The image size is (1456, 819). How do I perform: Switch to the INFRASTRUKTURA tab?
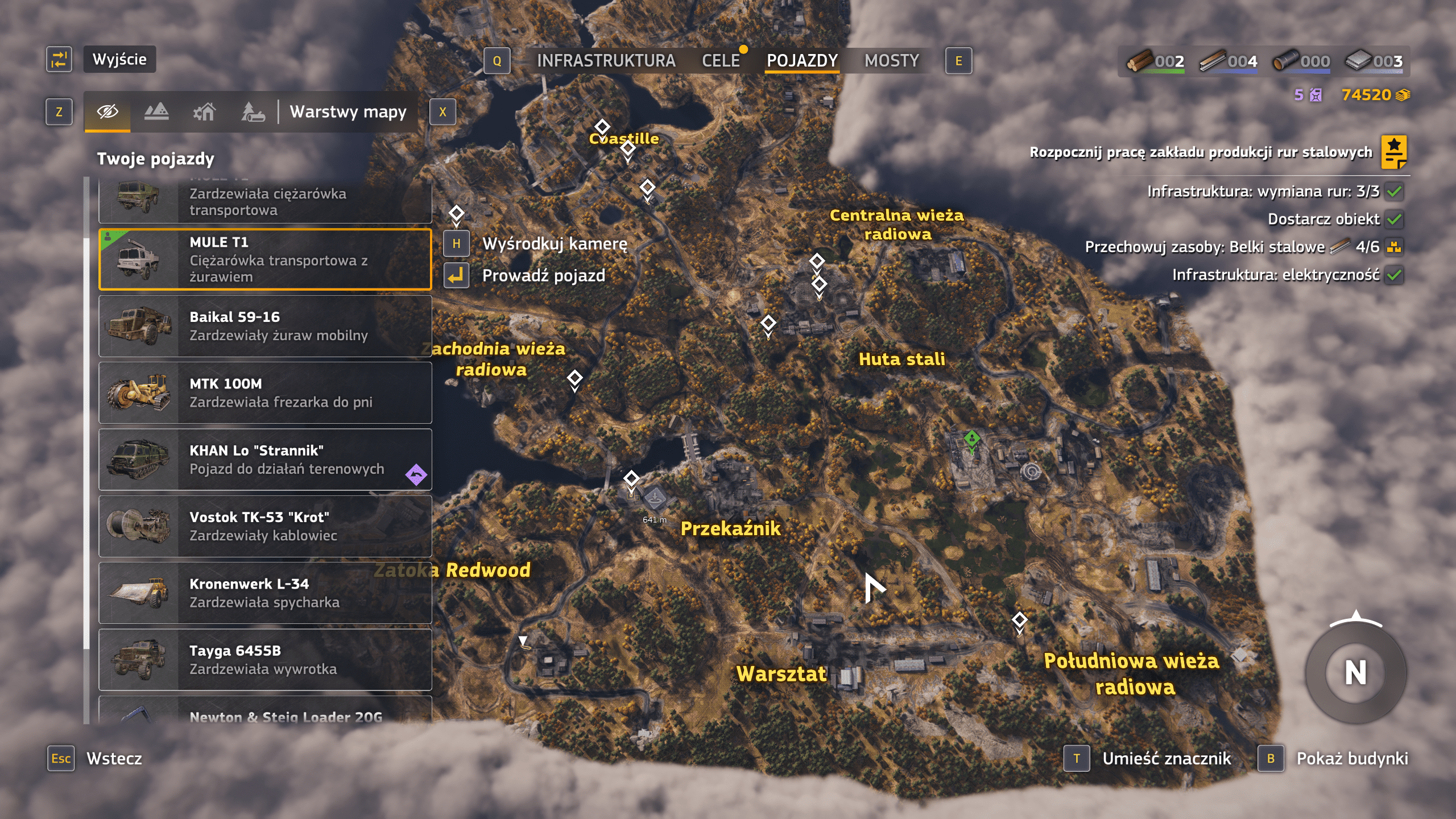(x=606, y=61)
